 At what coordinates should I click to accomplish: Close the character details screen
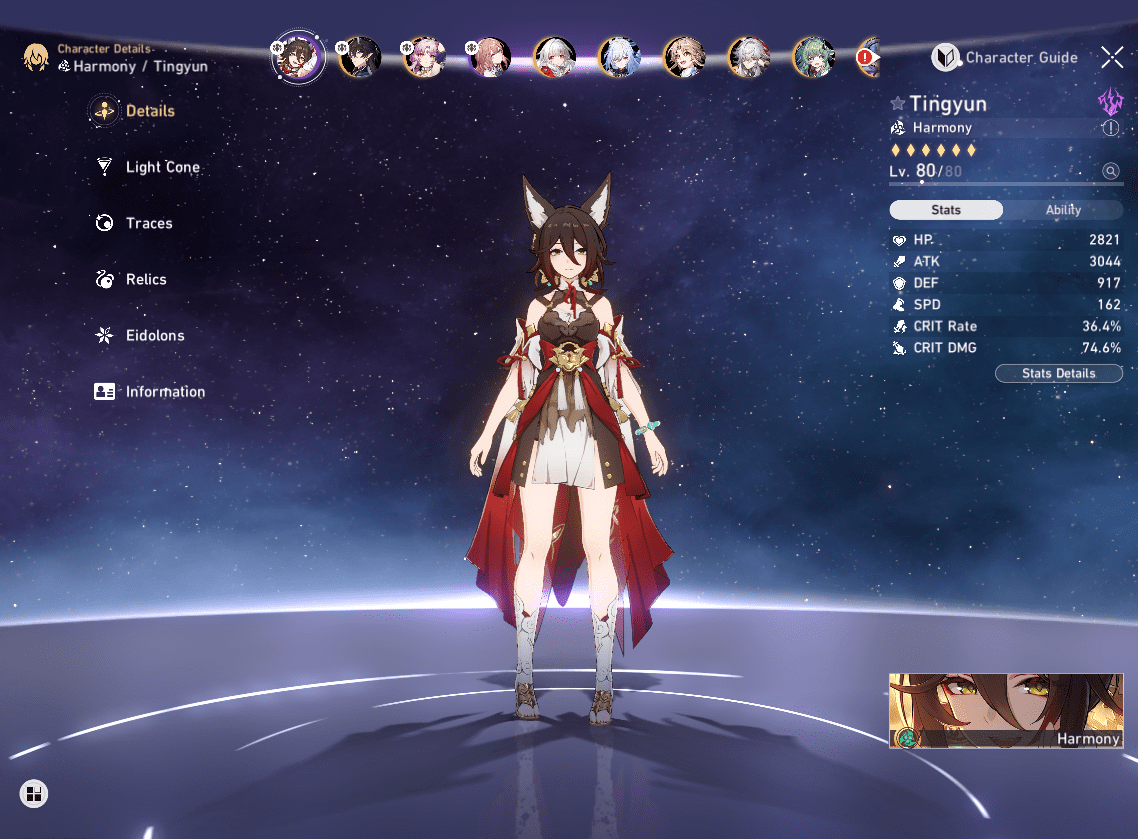[x=1111, y=57]
